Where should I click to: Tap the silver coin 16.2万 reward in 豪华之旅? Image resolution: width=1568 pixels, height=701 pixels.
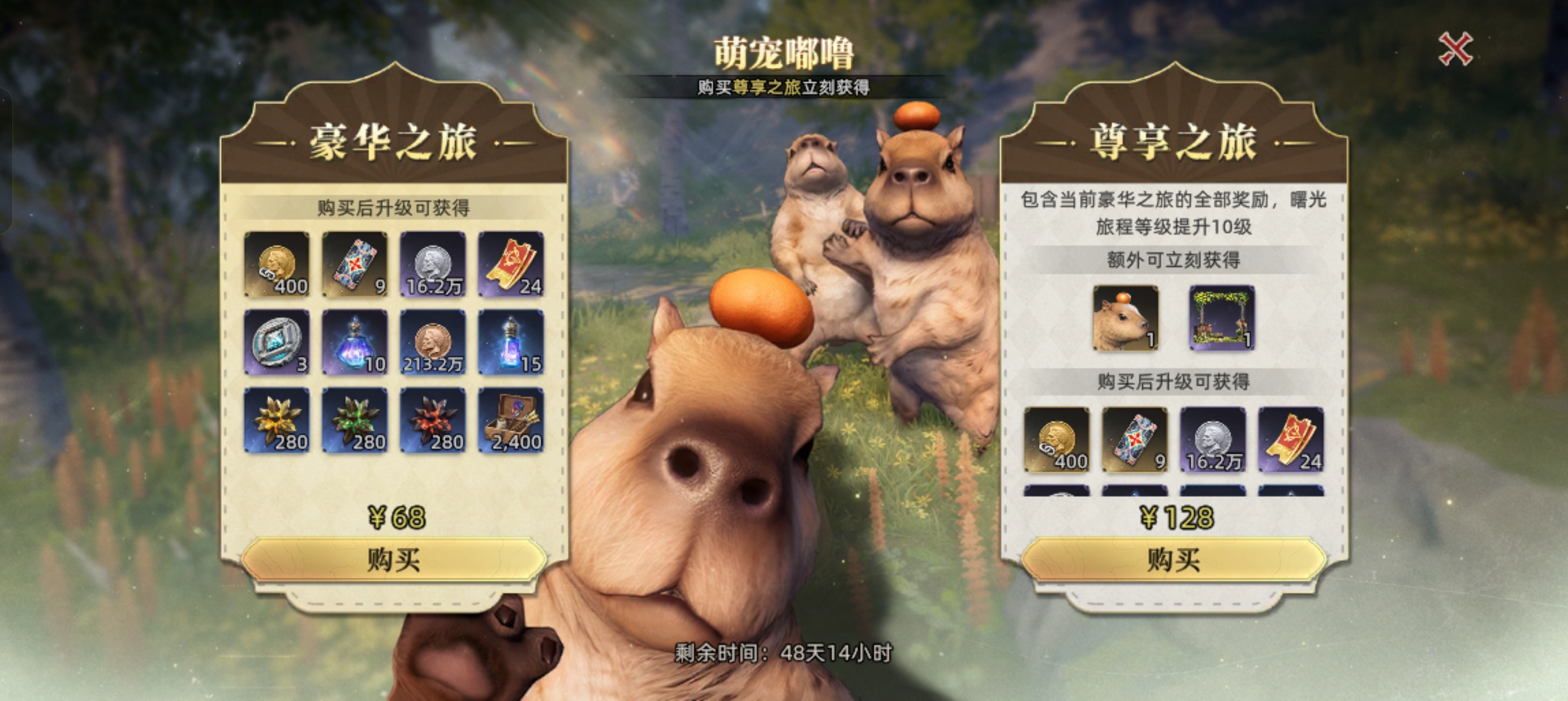click(433, 264)
